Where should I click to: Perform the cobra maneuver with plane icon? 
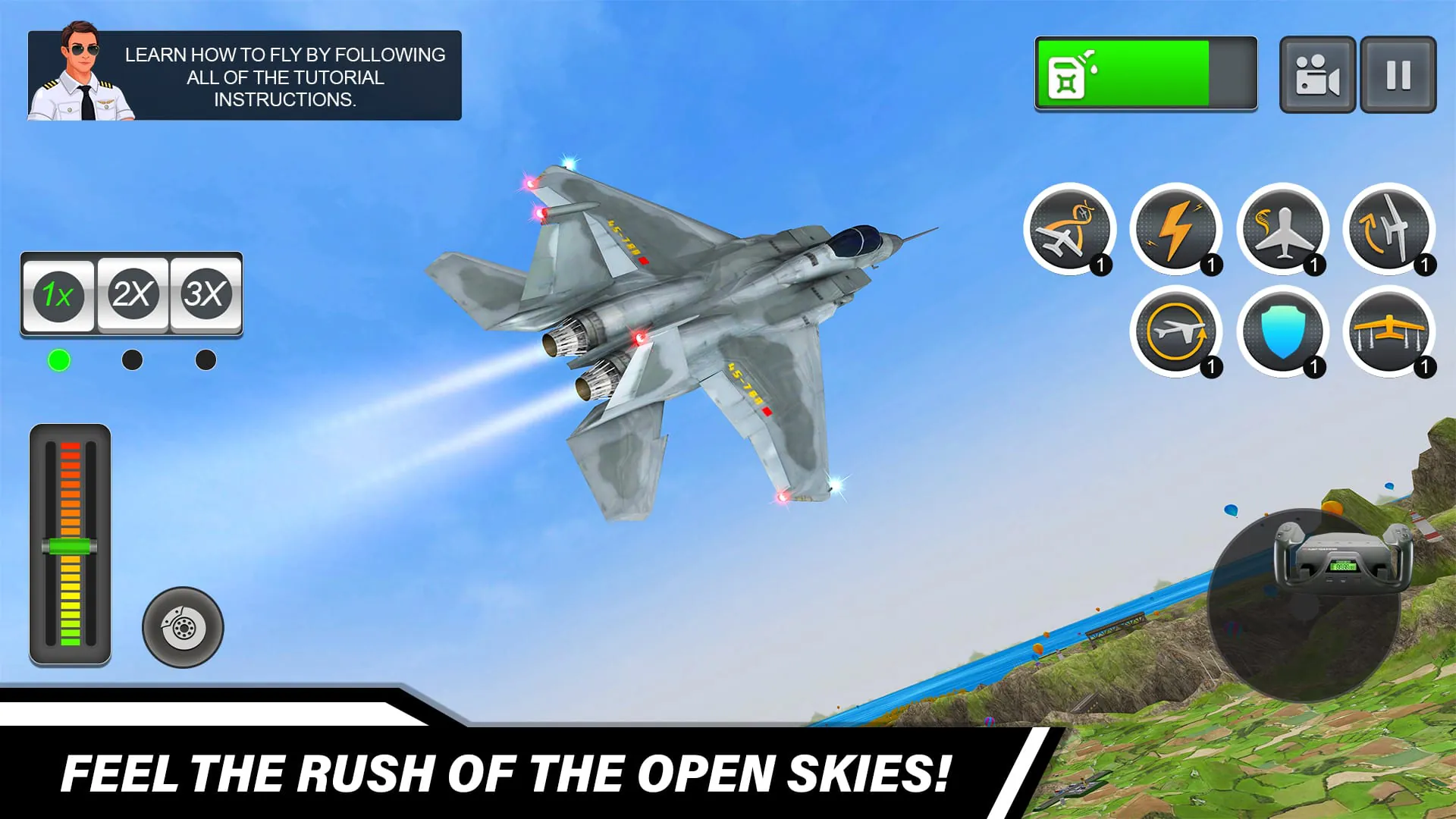click(1284, 231)
